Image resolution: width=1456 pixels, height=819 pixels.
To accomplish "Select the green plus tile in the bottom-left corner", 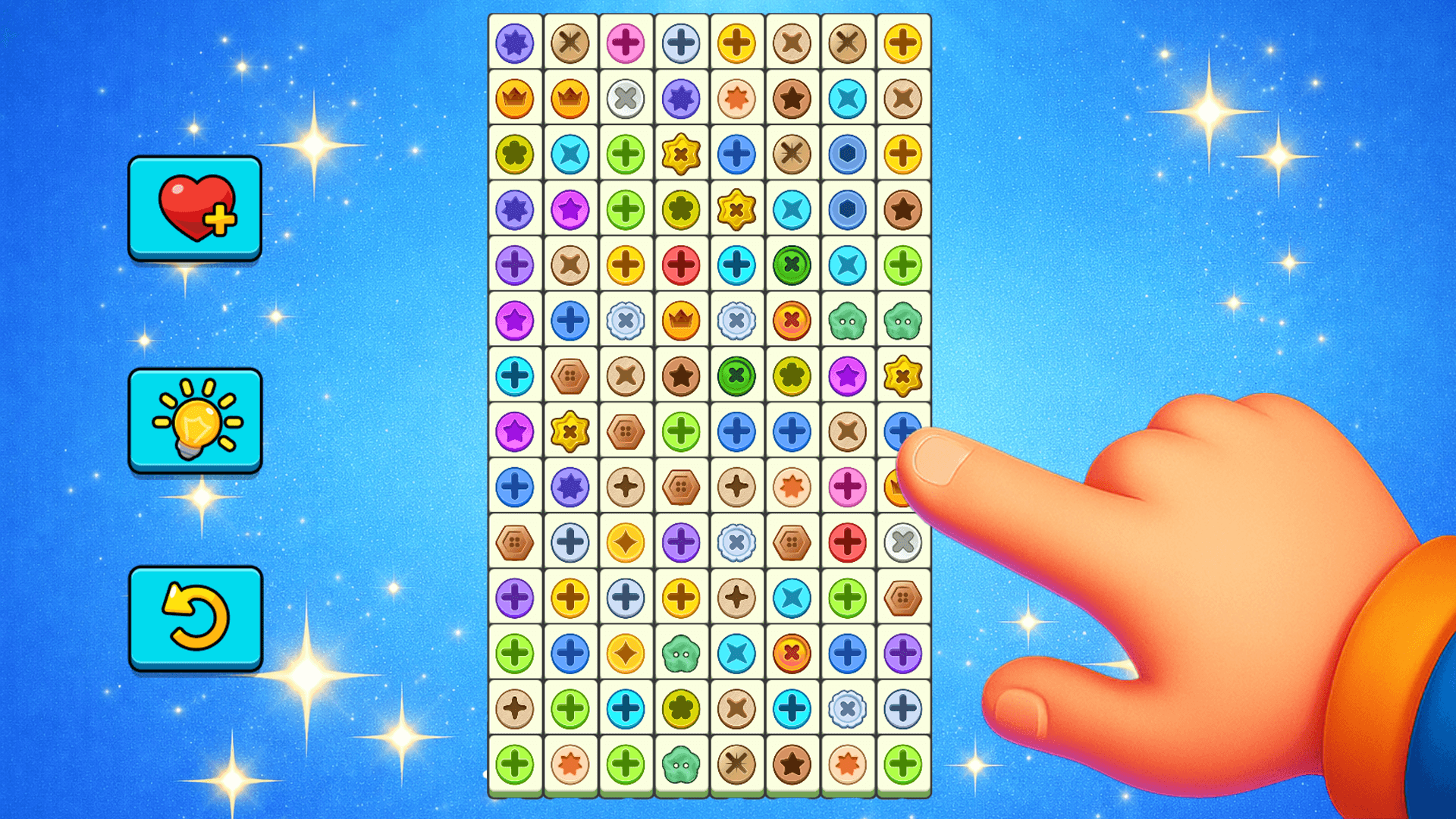I will point(514,763).
